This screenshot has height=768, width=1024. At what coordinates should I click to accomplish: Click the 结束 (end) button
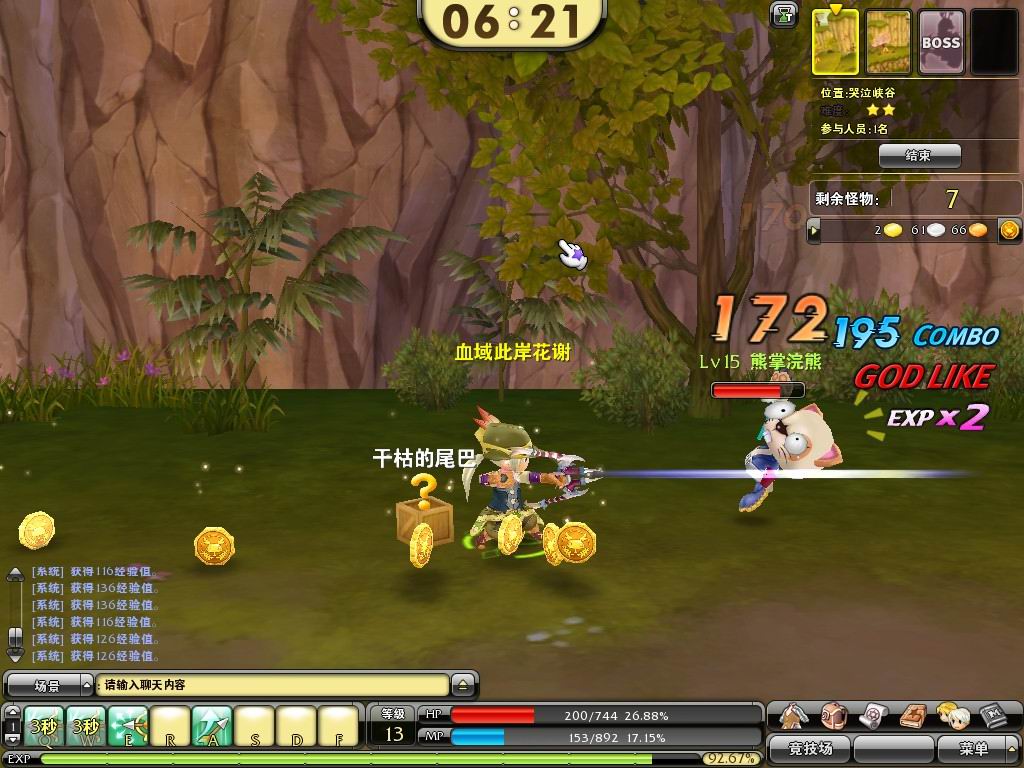coord(919,156)
